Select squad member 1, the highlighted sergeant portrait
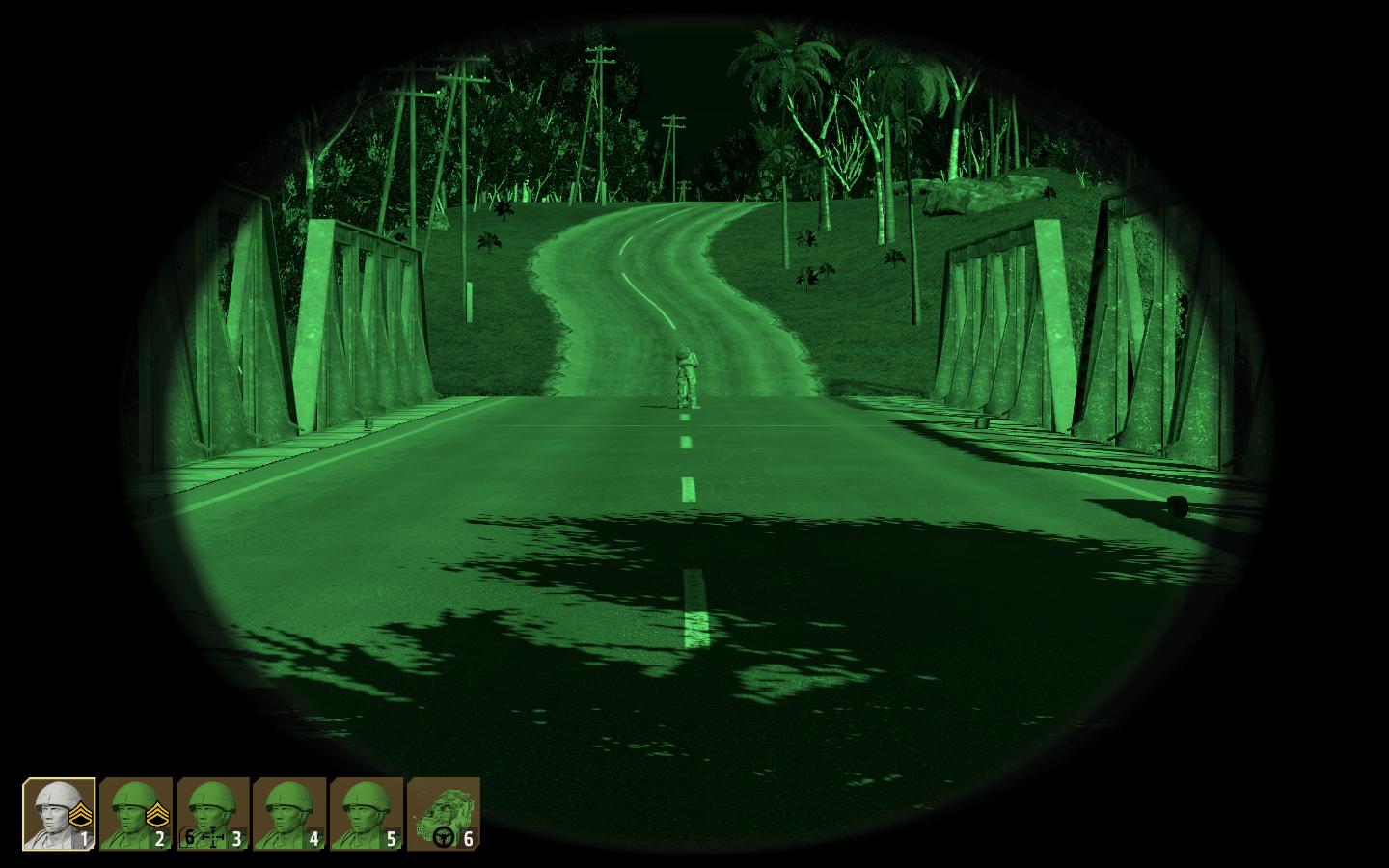This screenshot has height=868, width=1389. [x=59, y=814]
